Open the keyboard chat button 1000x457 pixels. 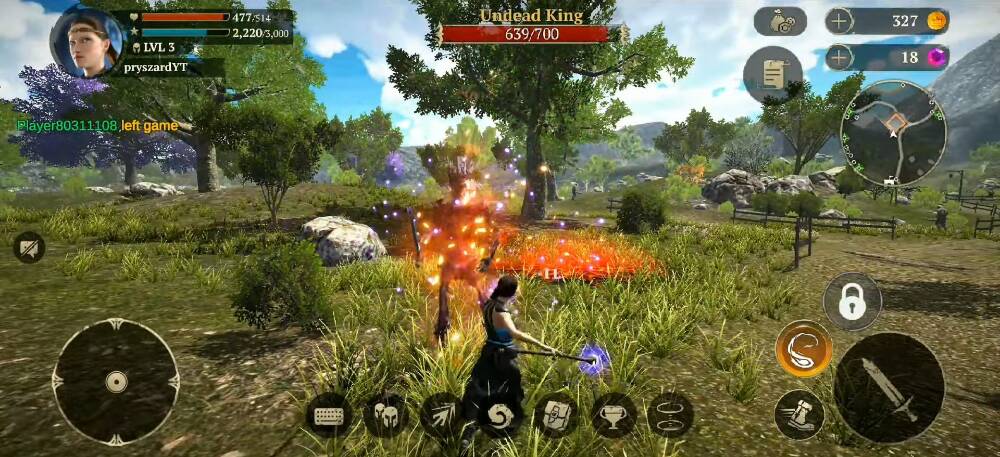pyautogui.click(x=329, y=415)
